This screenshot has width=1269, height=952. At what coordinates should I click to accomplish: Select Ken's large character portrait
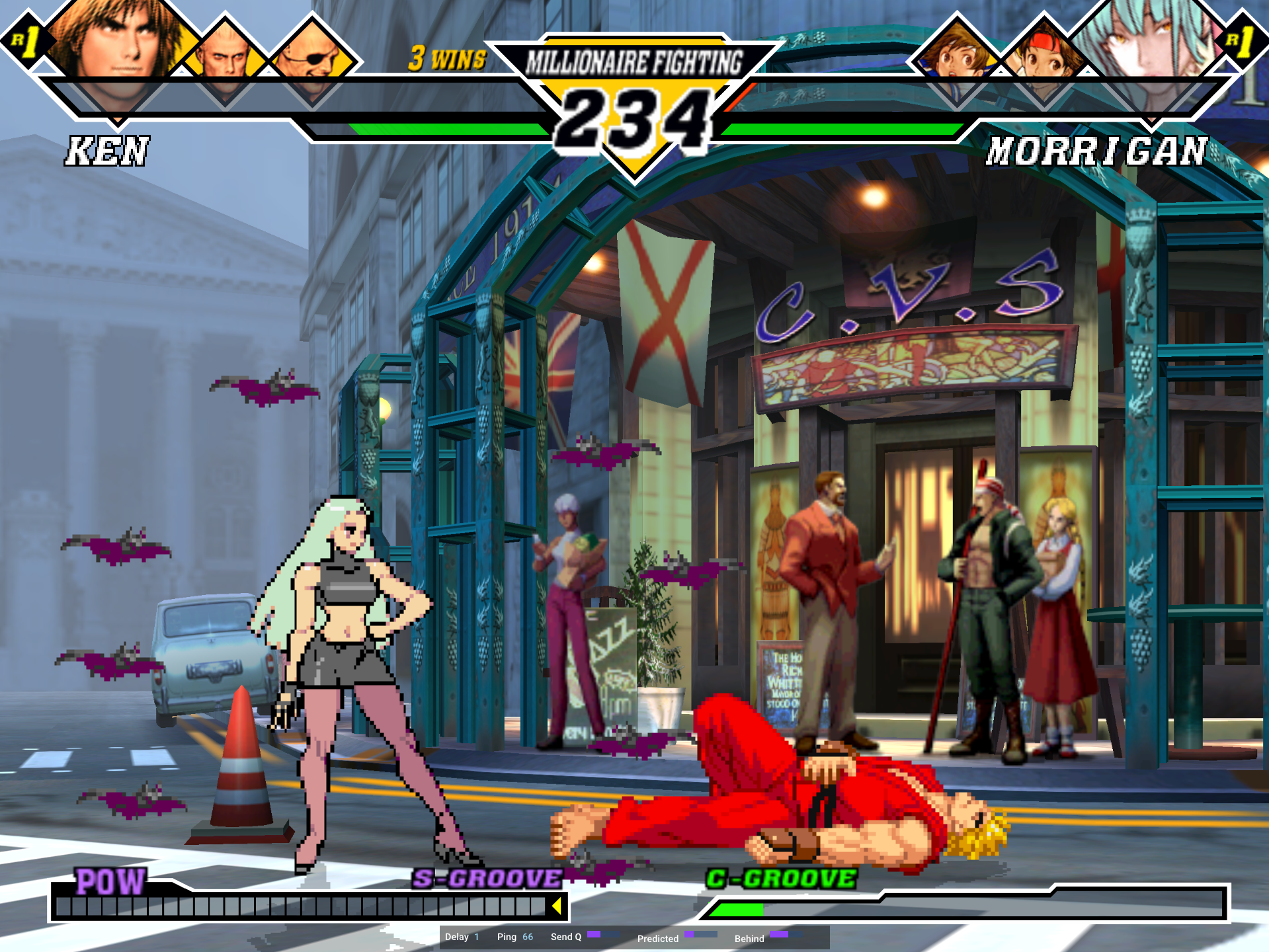[x=116, y=46]
